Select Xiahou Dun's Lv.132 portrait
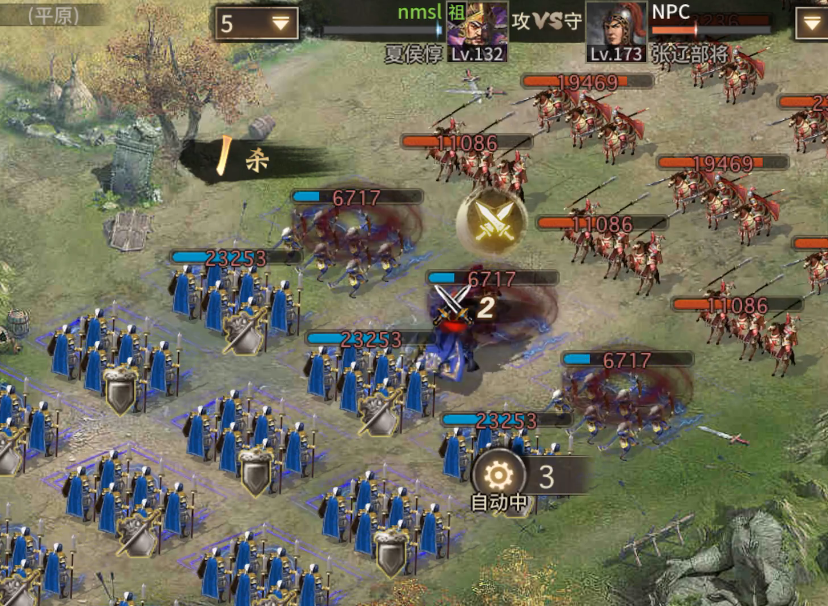Viewport: 828px width, 606px height. pos(476,31)
